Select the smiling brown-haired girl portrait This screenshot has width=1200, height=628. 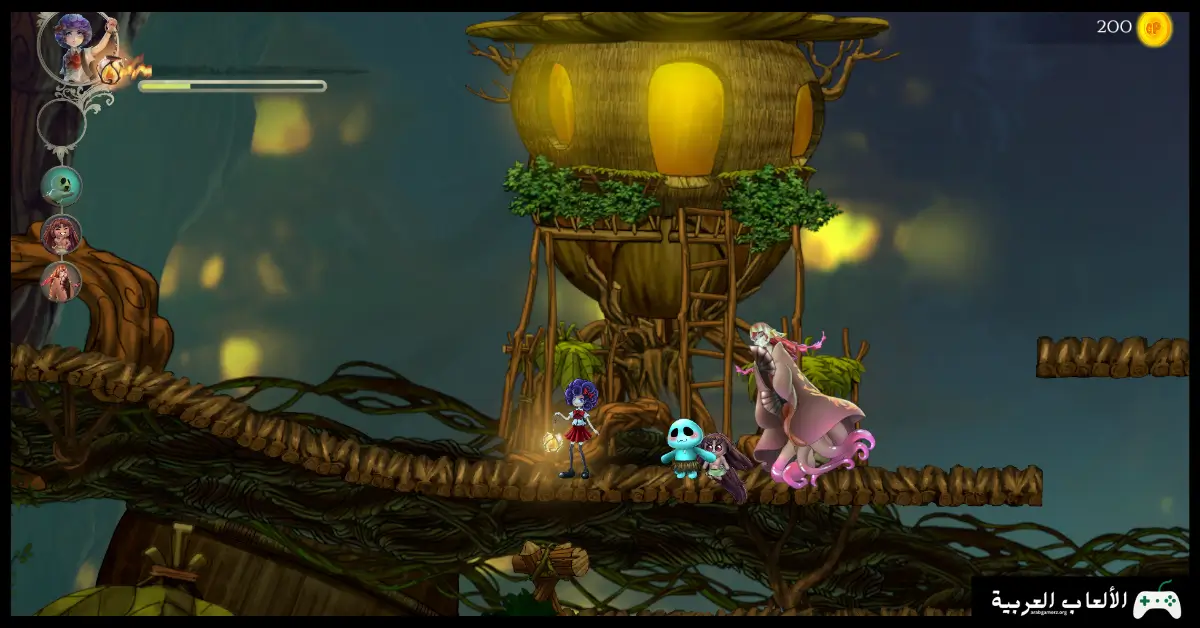tap(61, 234)
